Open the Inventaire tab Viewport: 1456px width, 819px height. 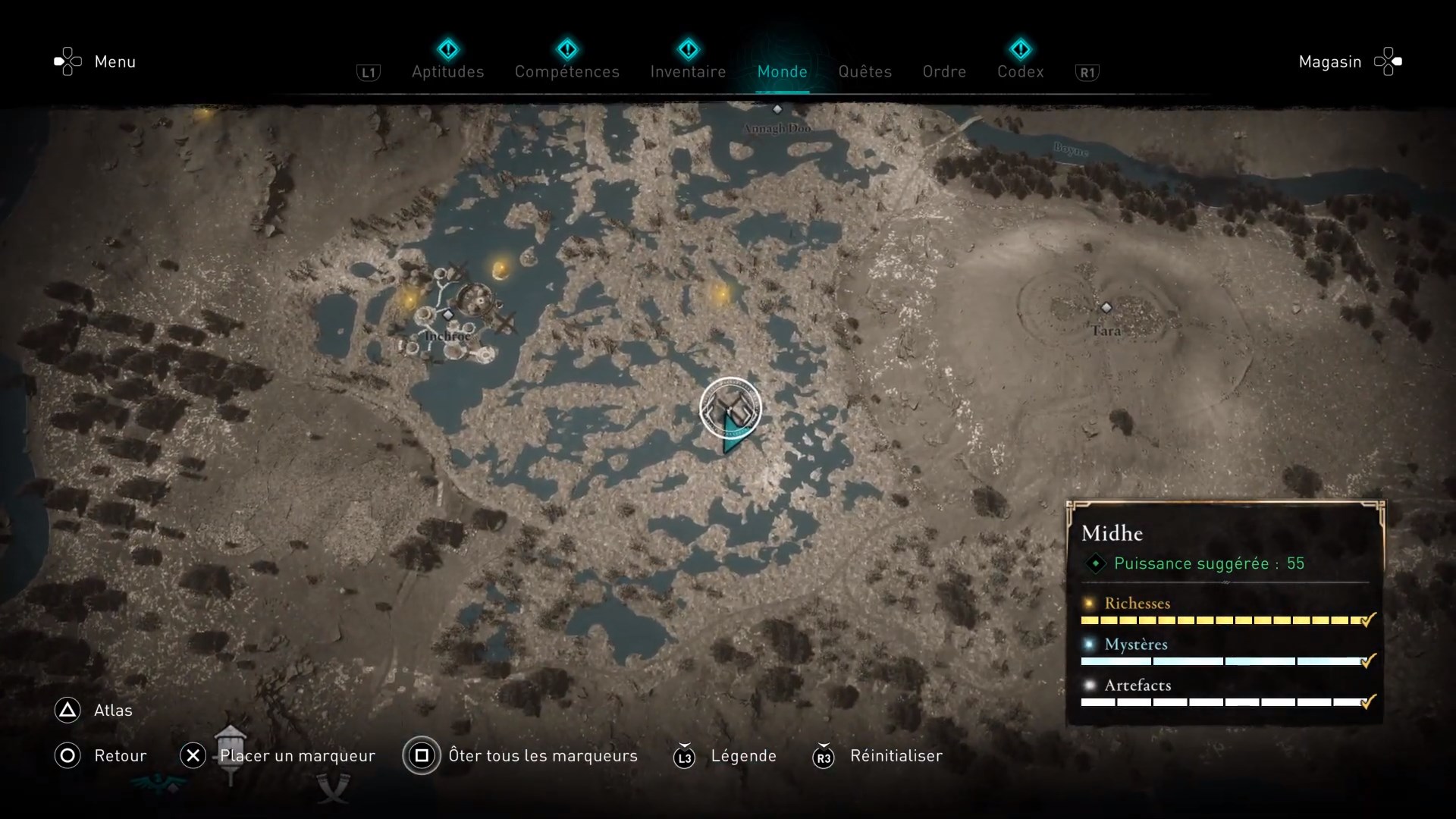click(x=688, y=71)
